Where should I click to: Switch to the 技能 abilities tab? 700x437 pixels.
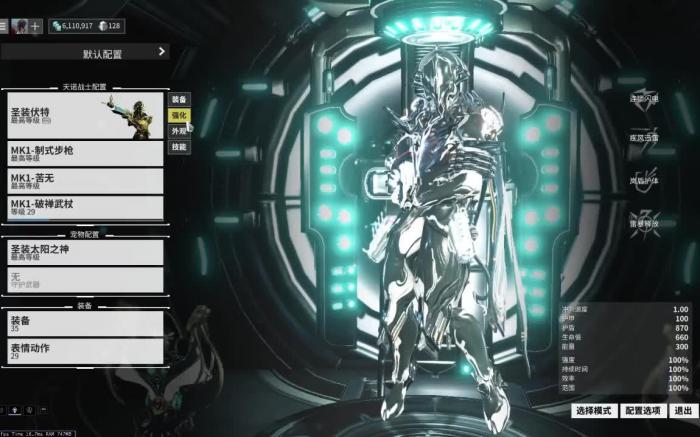pyautogui.click(x=179, y=147)
